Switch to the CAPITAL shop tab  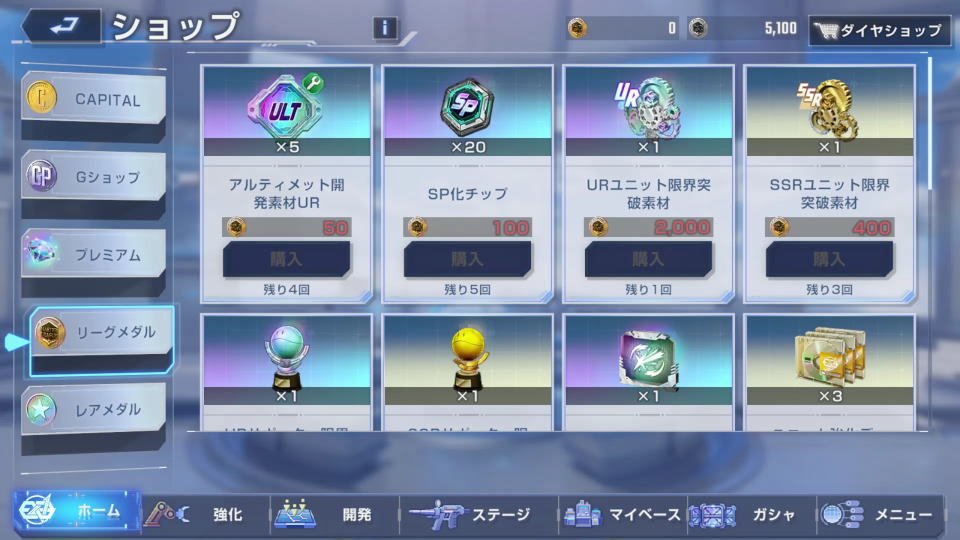coord(94,100)
